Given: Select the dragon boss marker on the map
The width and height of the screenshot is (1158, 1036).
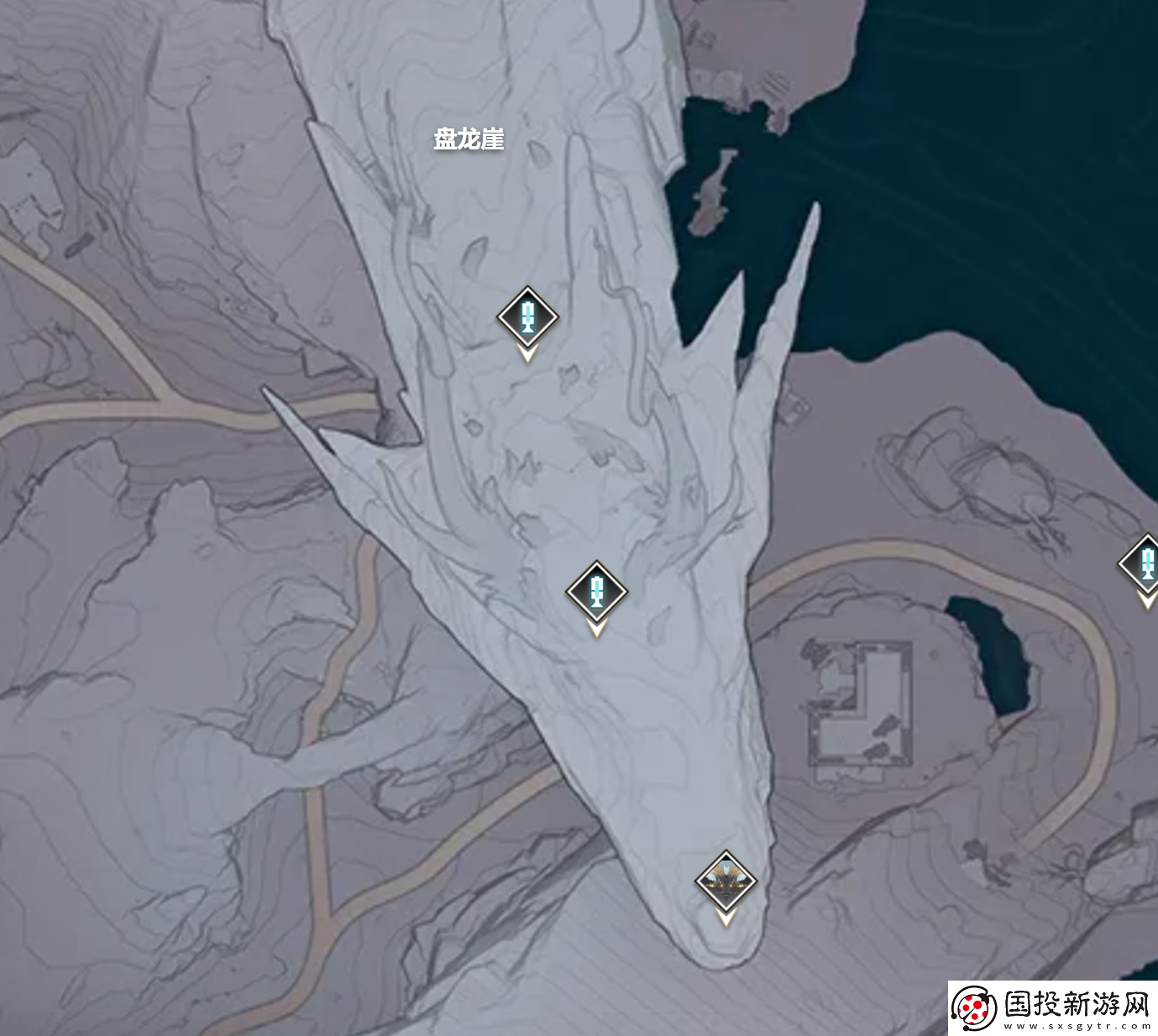Looking at the screenshot, I should click(726, 882).
